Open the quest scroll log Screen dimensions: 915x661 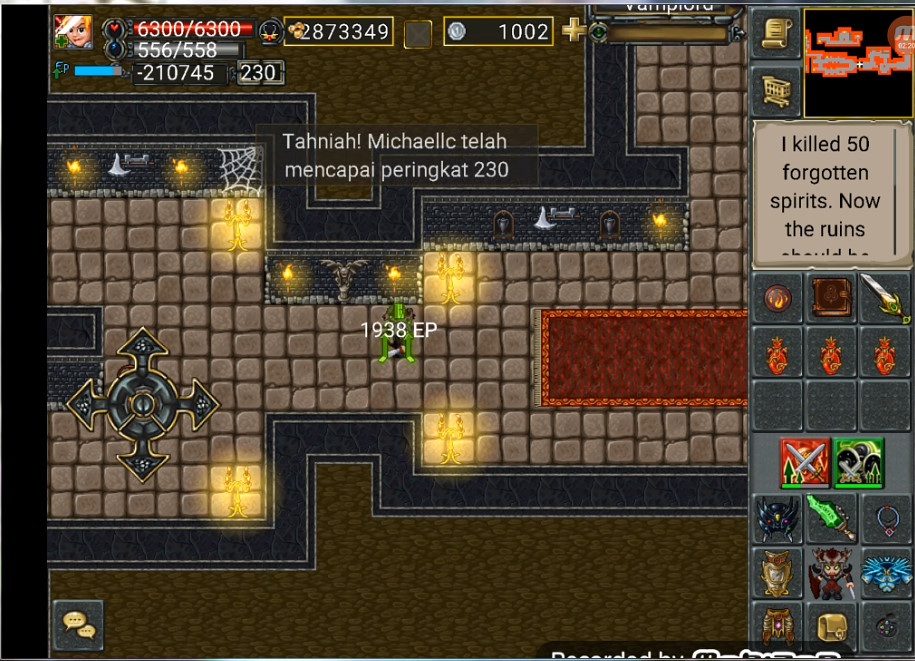click(777, 35)
